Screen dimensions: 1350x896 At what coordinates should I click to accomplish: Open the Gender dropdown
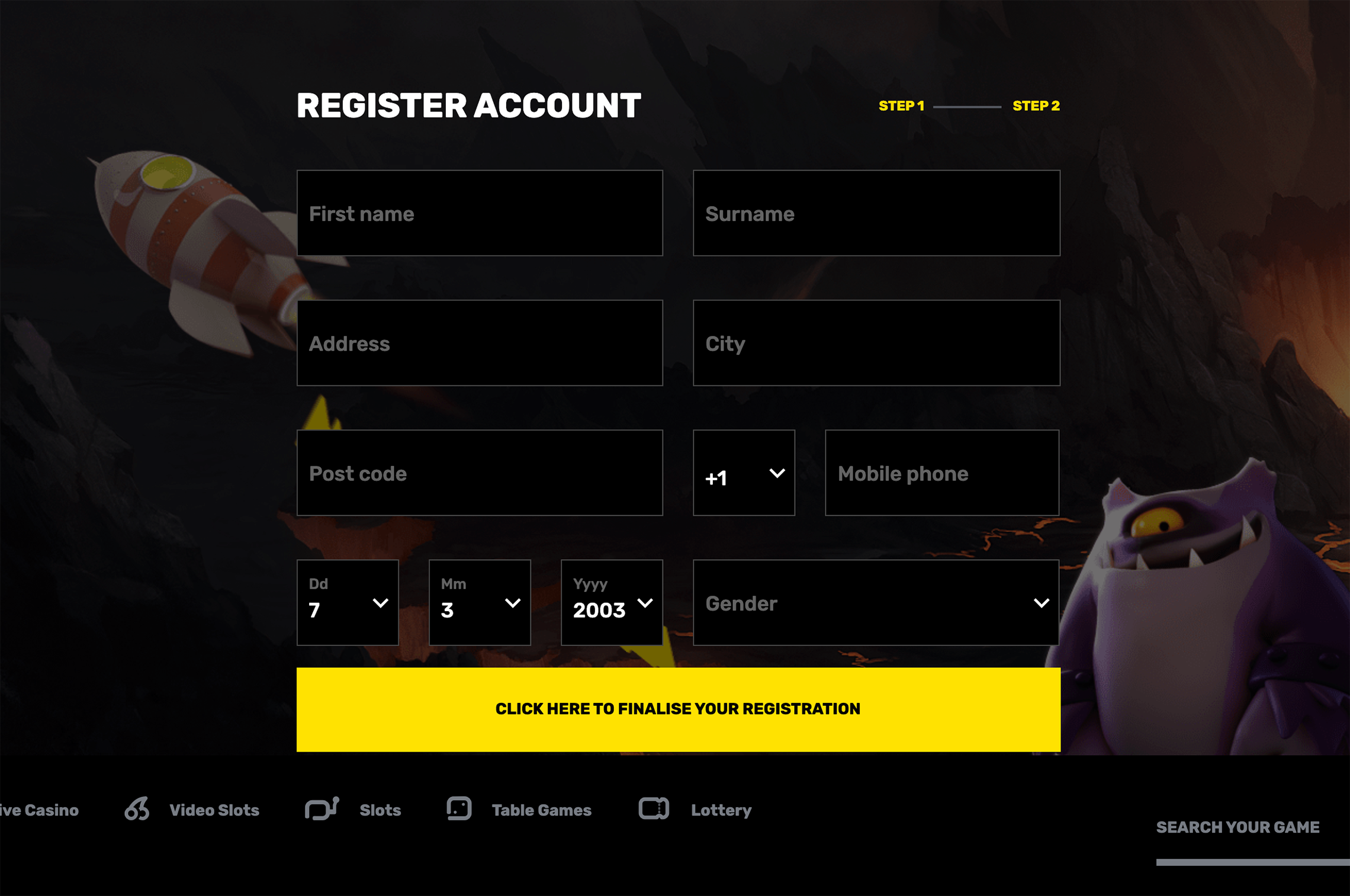[876, 602]
